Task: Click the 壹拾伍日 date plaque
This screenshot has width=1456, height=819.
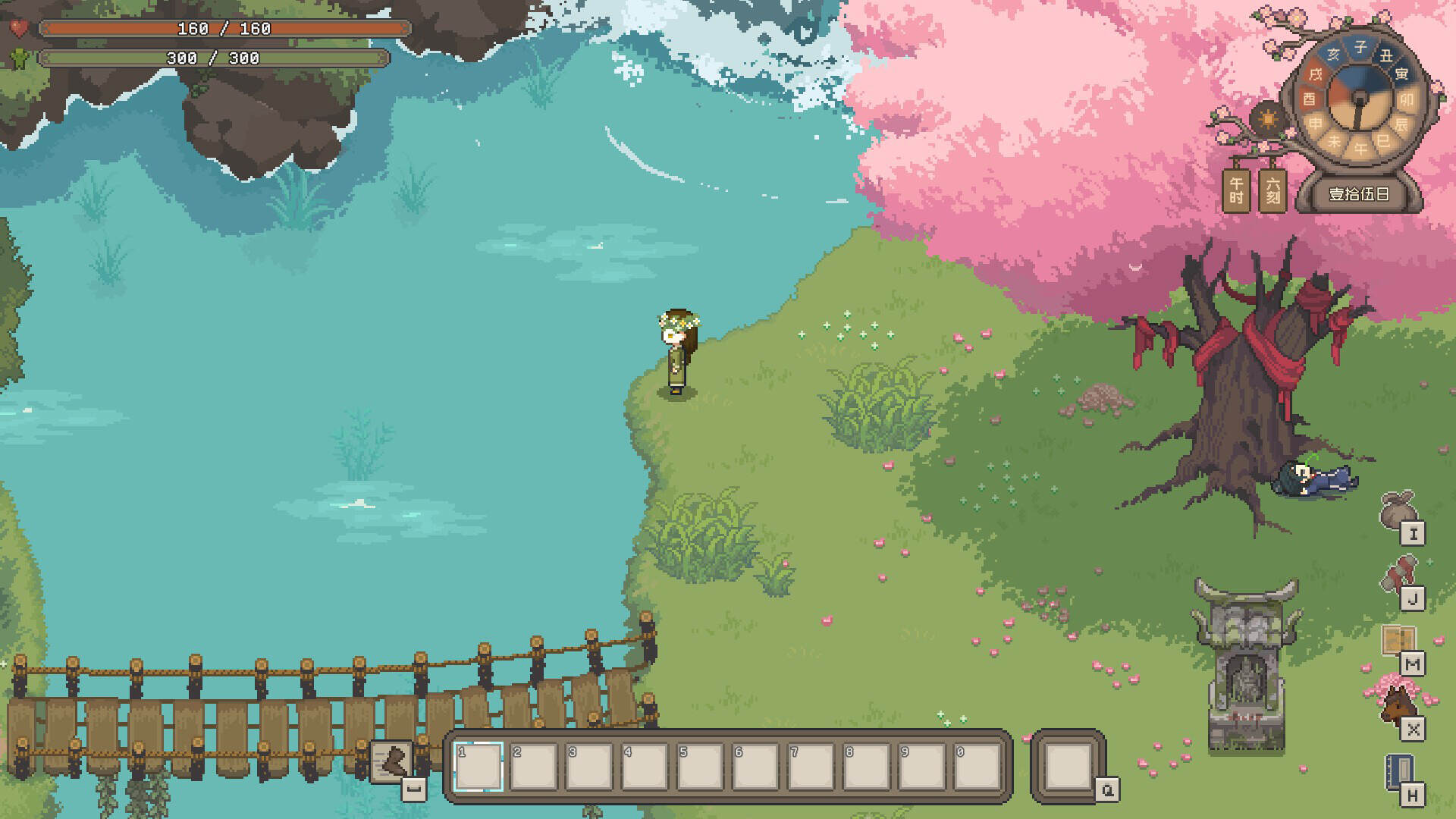Action: coord(1361,196)
